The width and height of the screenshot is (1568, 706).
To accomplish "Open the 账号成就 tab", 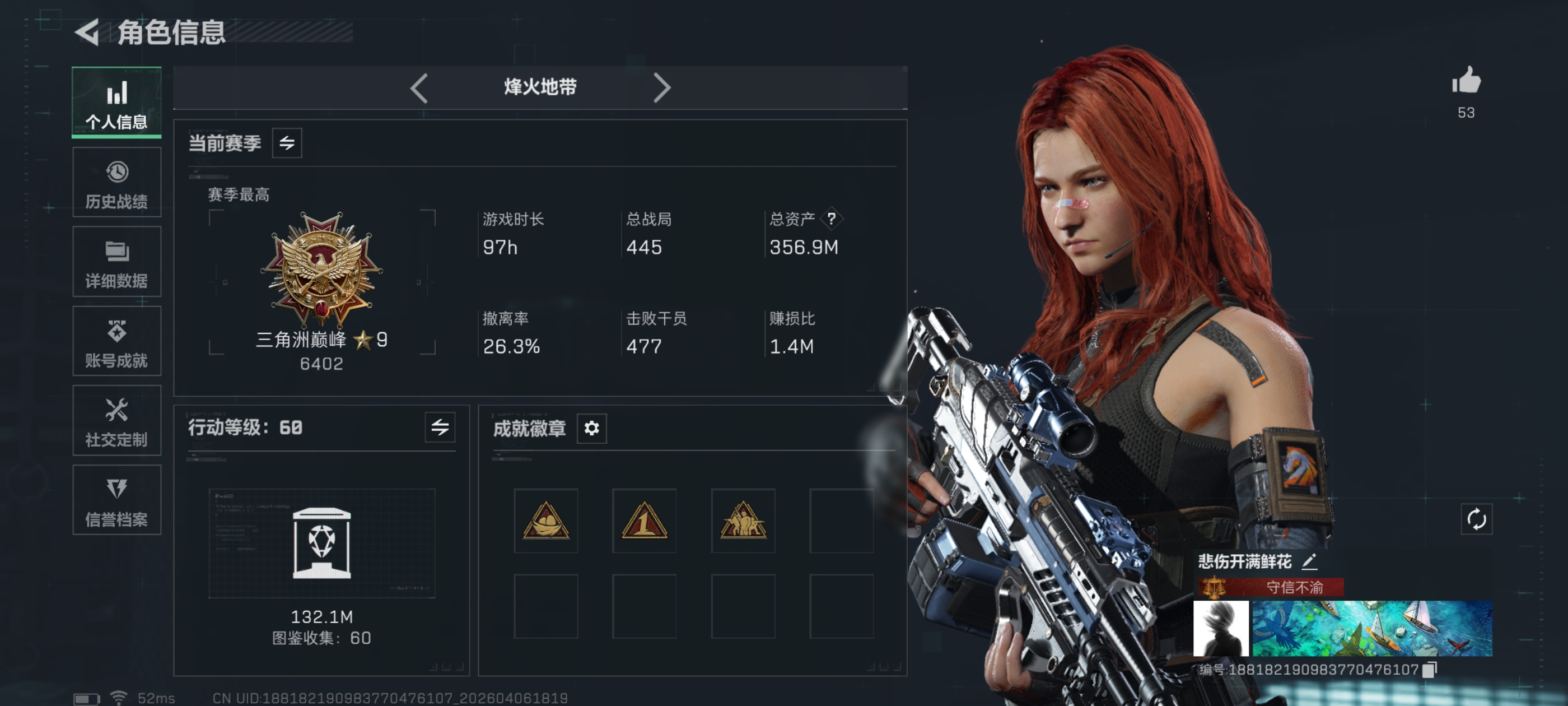I will coord(116,341).
